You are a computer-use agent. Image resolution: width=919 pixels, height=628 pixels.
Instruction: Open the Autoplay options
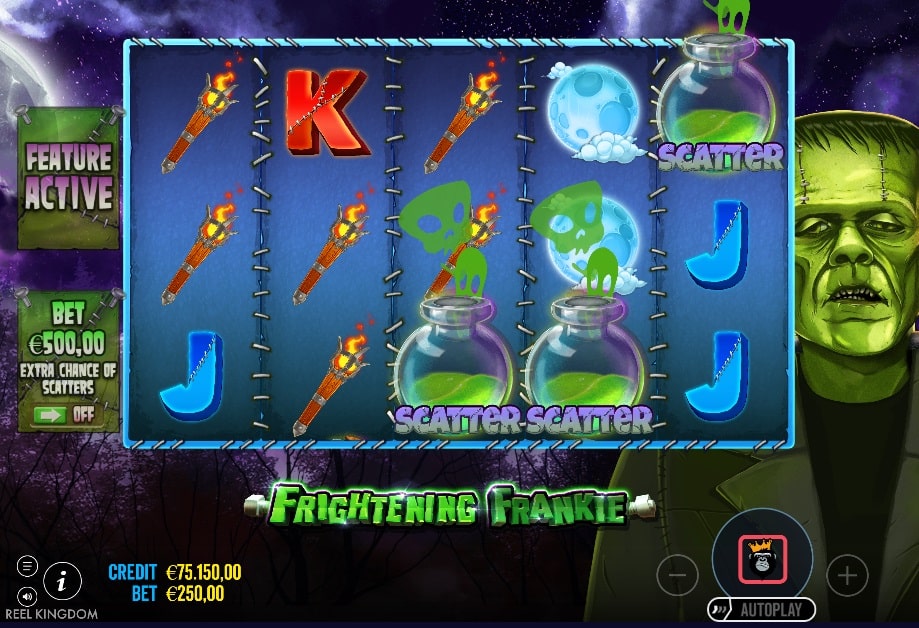762,608
